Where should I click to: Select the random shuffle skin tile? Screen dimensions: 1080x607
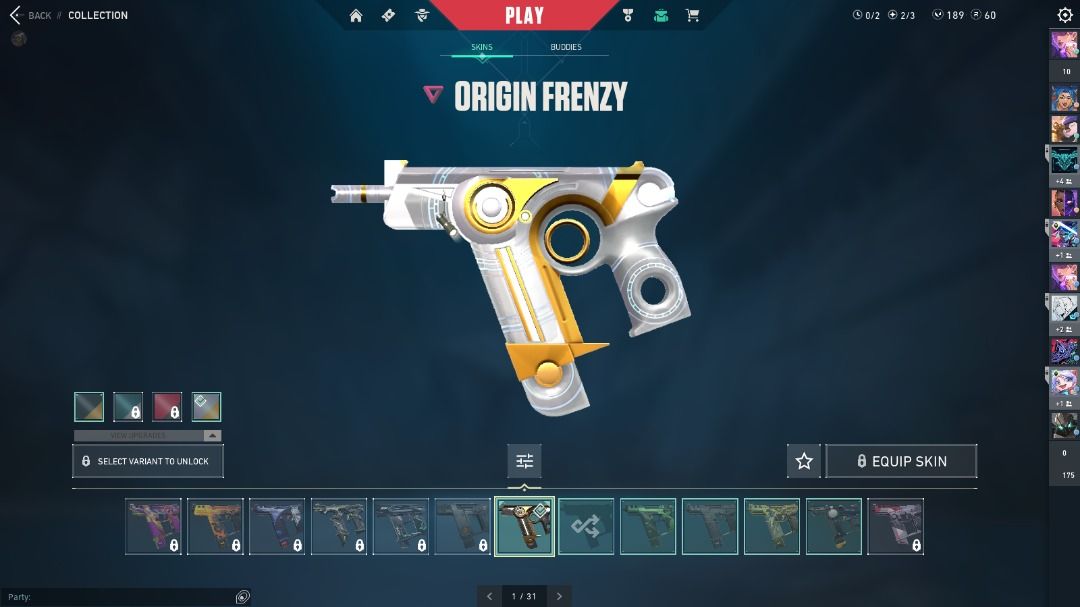click(x=586, y=527)
